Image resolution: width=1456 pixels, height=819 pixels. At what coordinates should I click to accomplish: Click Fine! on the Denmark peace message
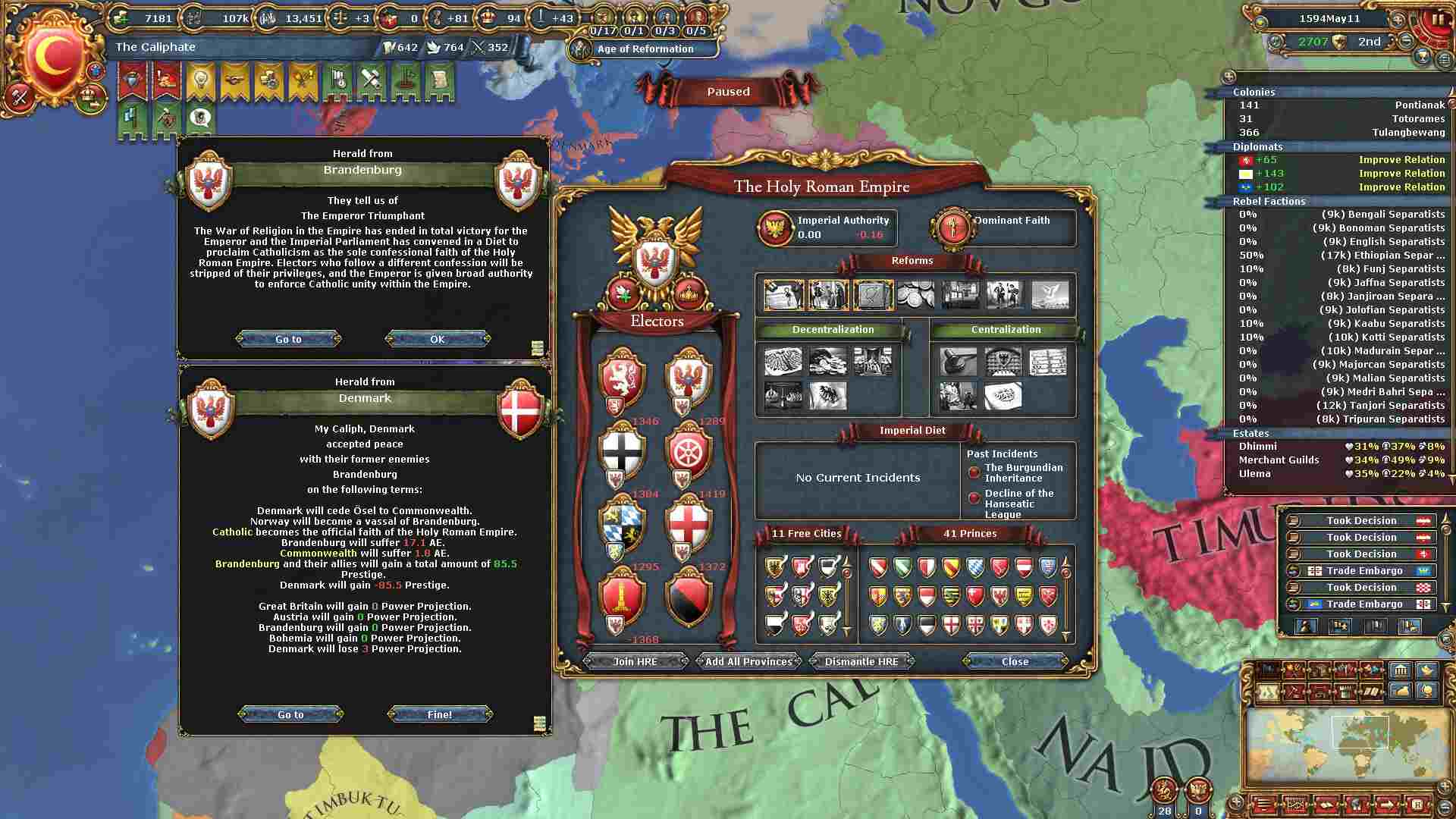pyautogui.click(x=440, y=714)
